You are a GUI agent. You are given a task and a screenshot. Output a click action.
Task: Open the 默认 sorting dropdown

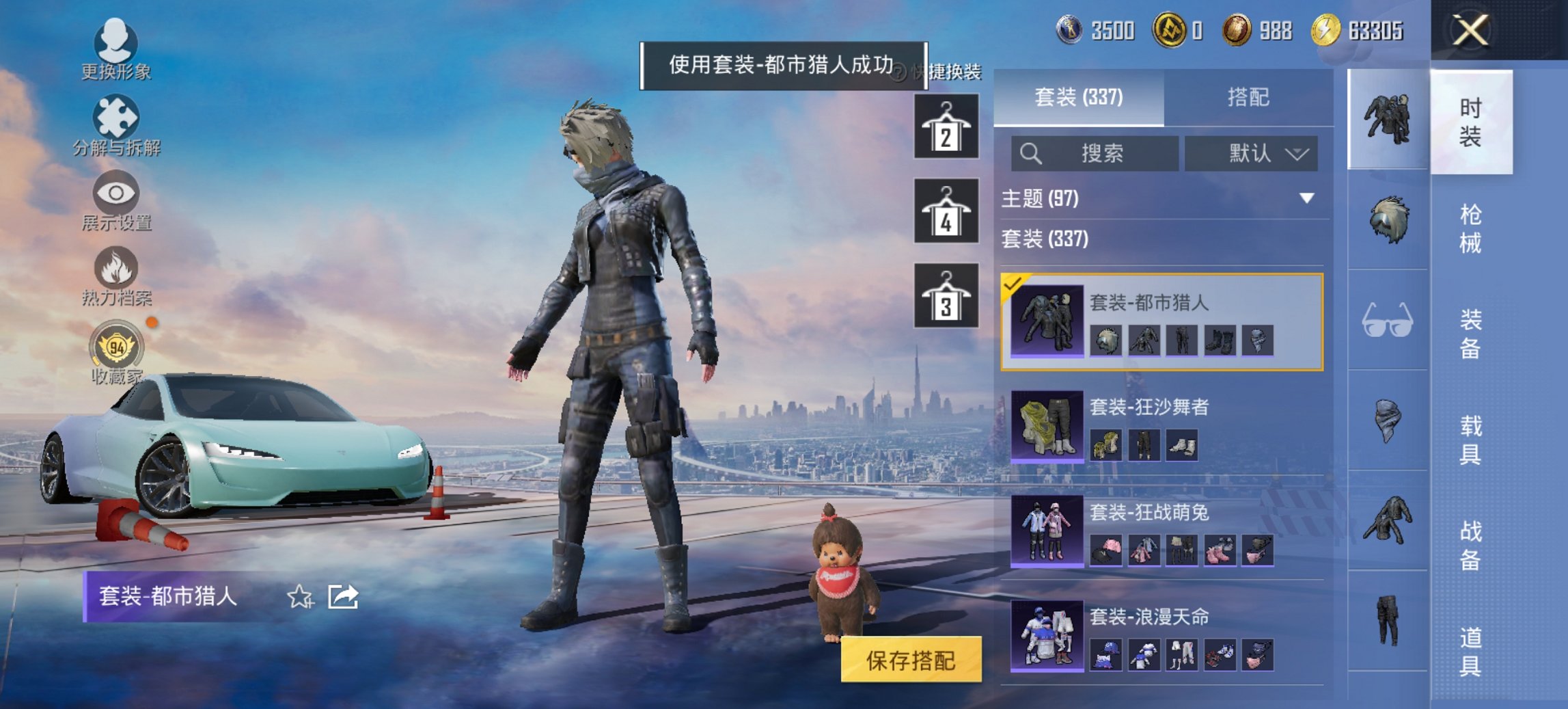tap(1252, 153)
